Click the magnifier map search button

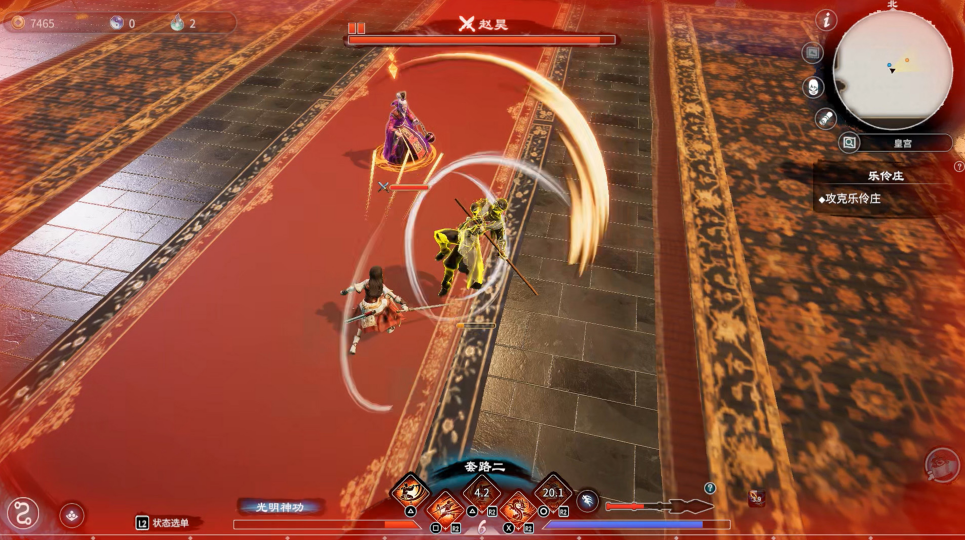[849, 143]
